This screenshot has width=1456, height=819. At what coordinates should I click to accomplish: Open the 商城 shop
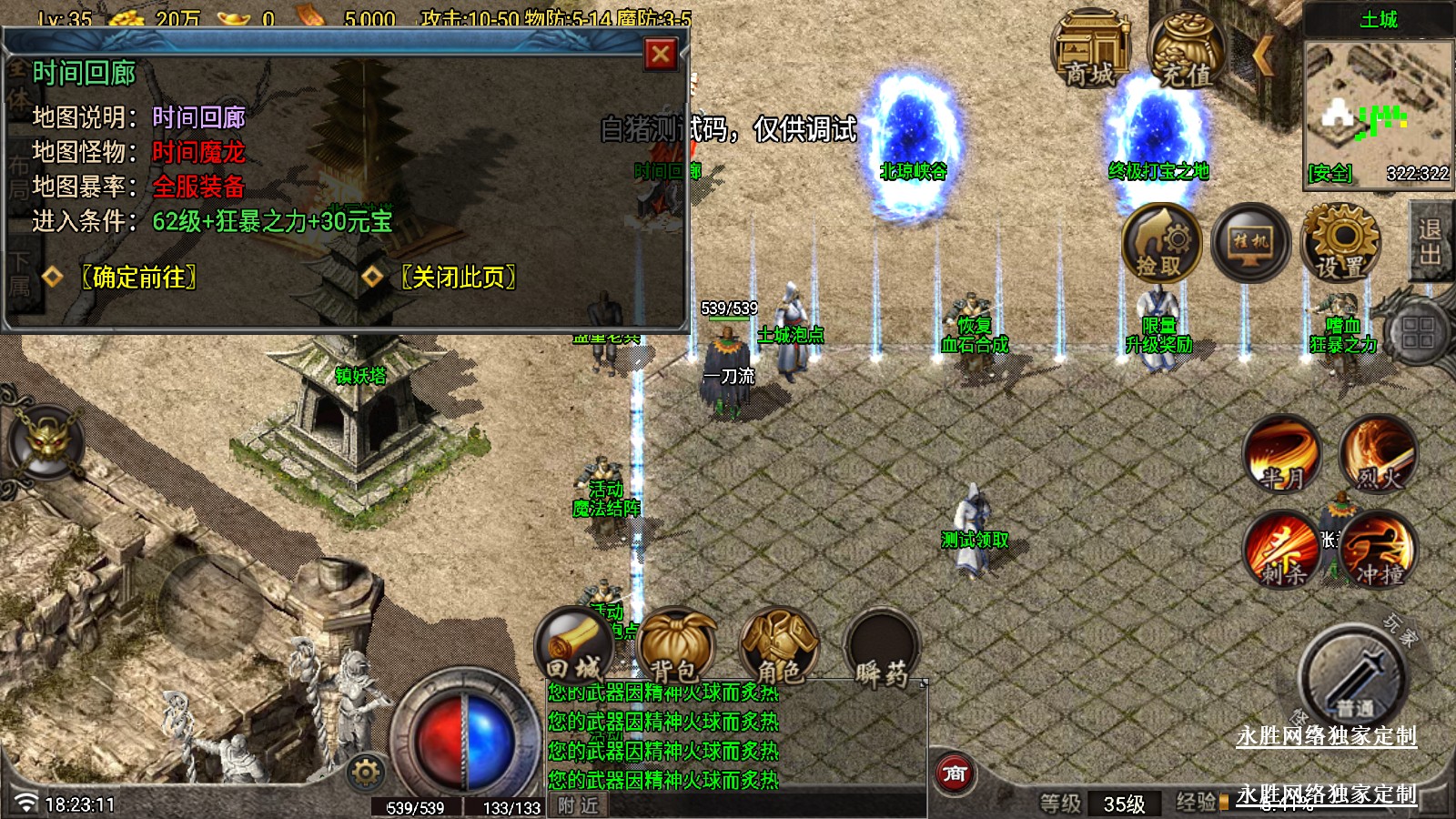[1089, 49]
